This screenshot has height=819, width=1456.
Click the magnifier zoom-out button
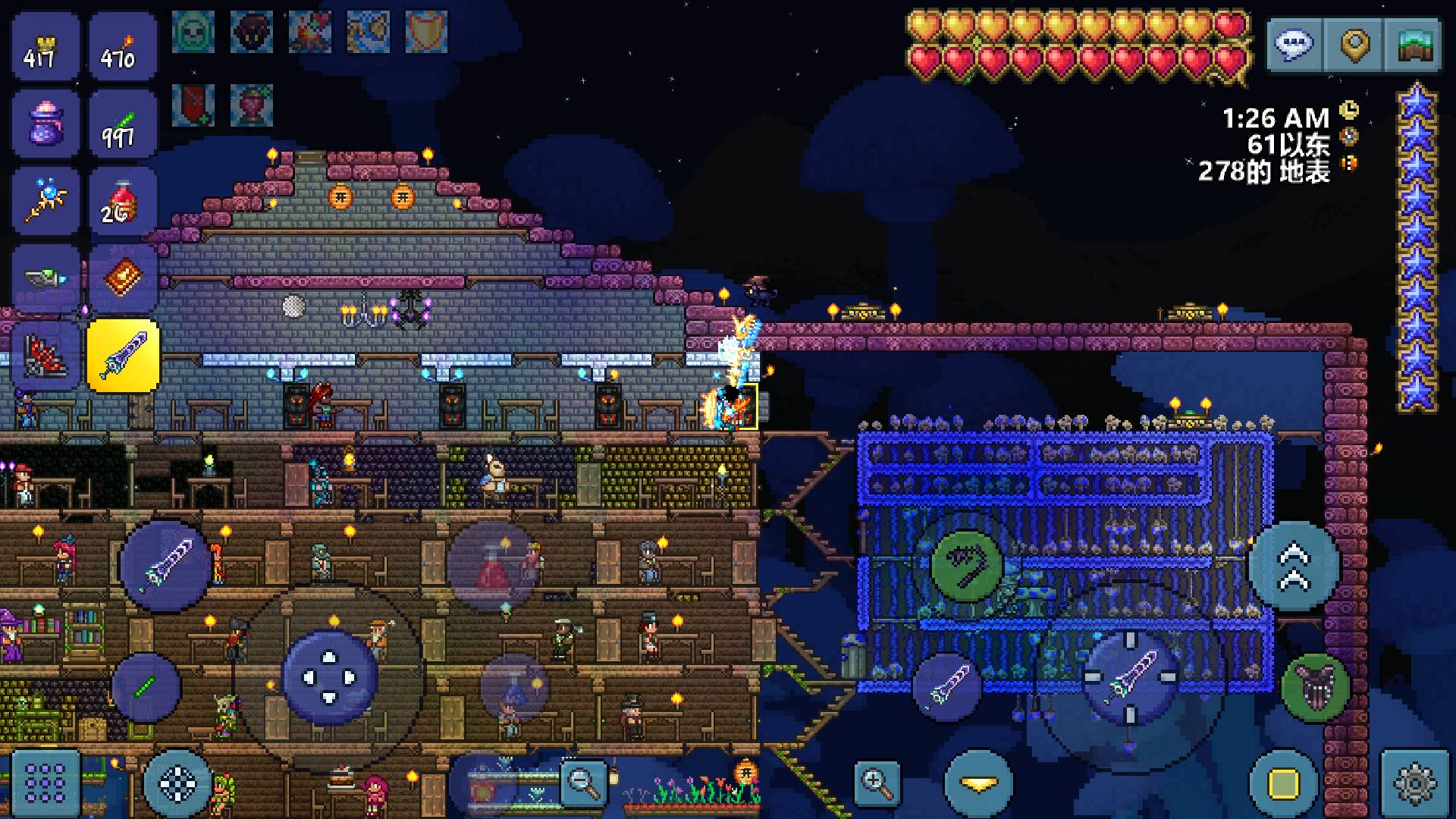(584, 783)
